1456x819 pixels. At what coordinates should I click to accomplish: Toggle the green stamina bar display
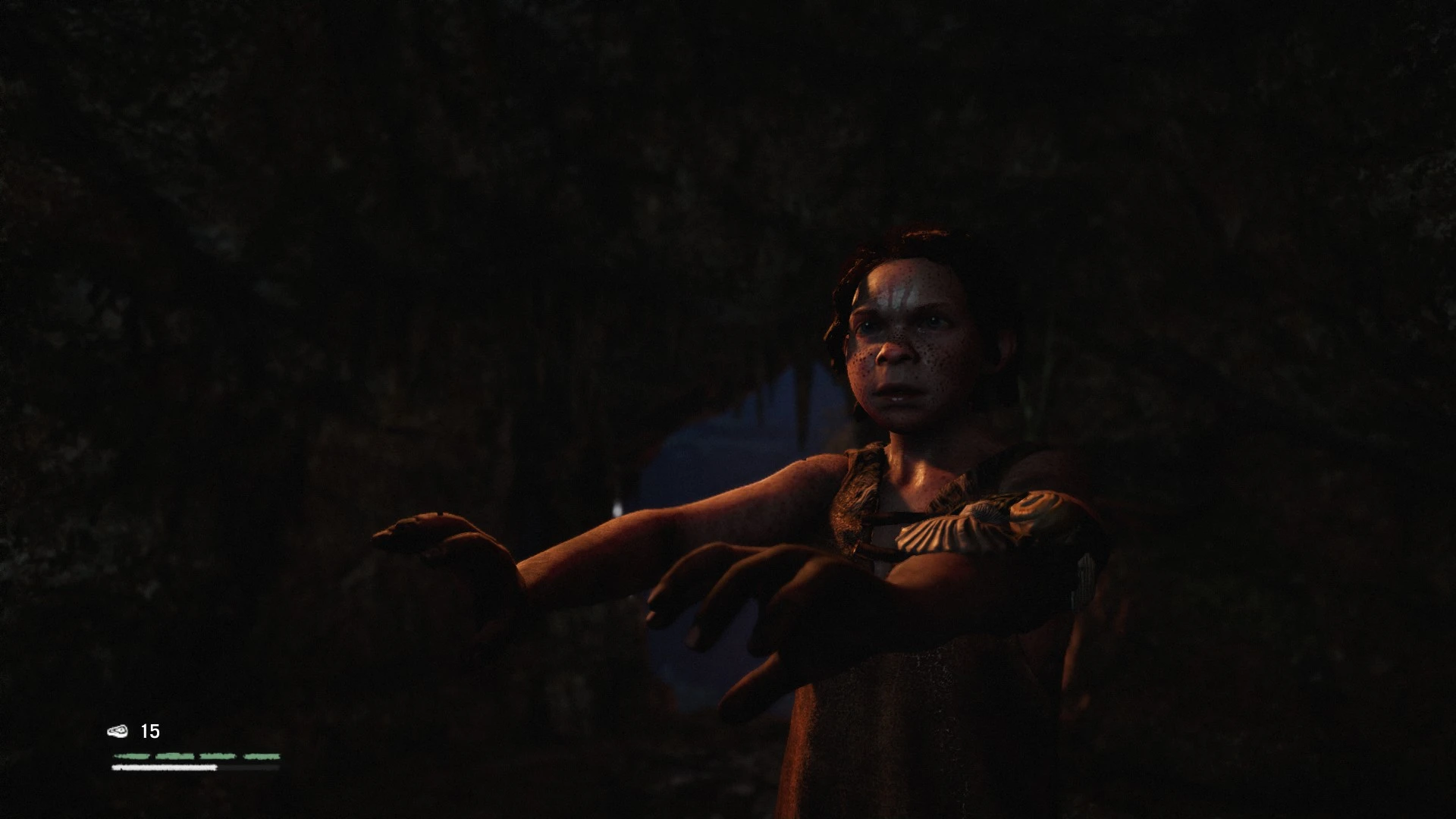197,756
